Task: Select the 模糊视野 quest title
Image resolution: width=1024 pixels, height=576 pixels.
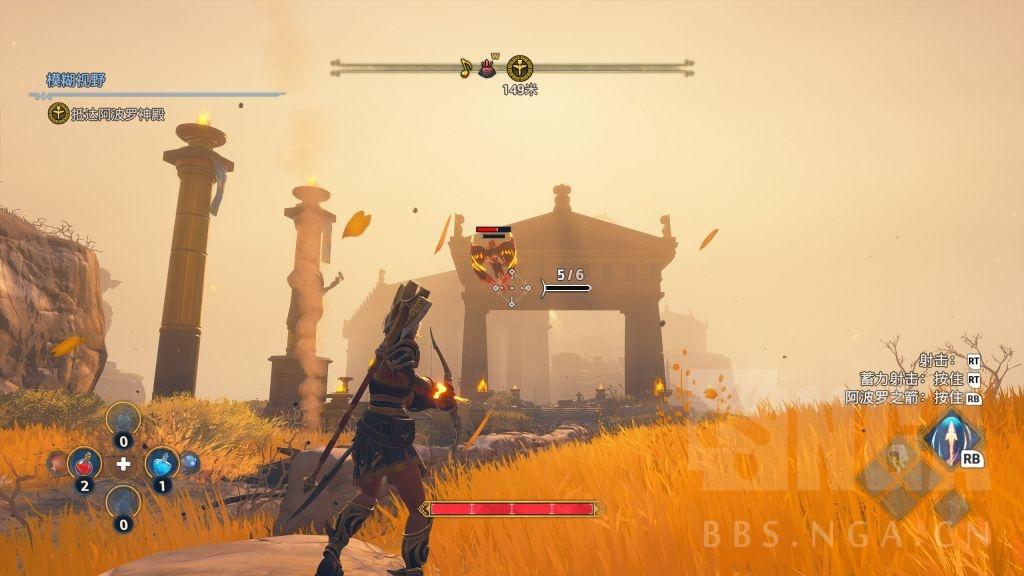Action: pyautogui.click(x=77, y=80)
